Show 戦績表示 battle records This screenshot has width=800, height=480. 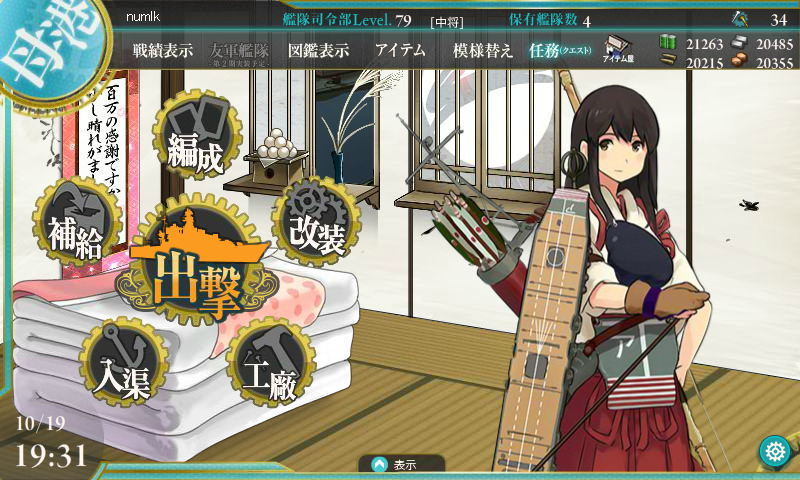point(163,51)
